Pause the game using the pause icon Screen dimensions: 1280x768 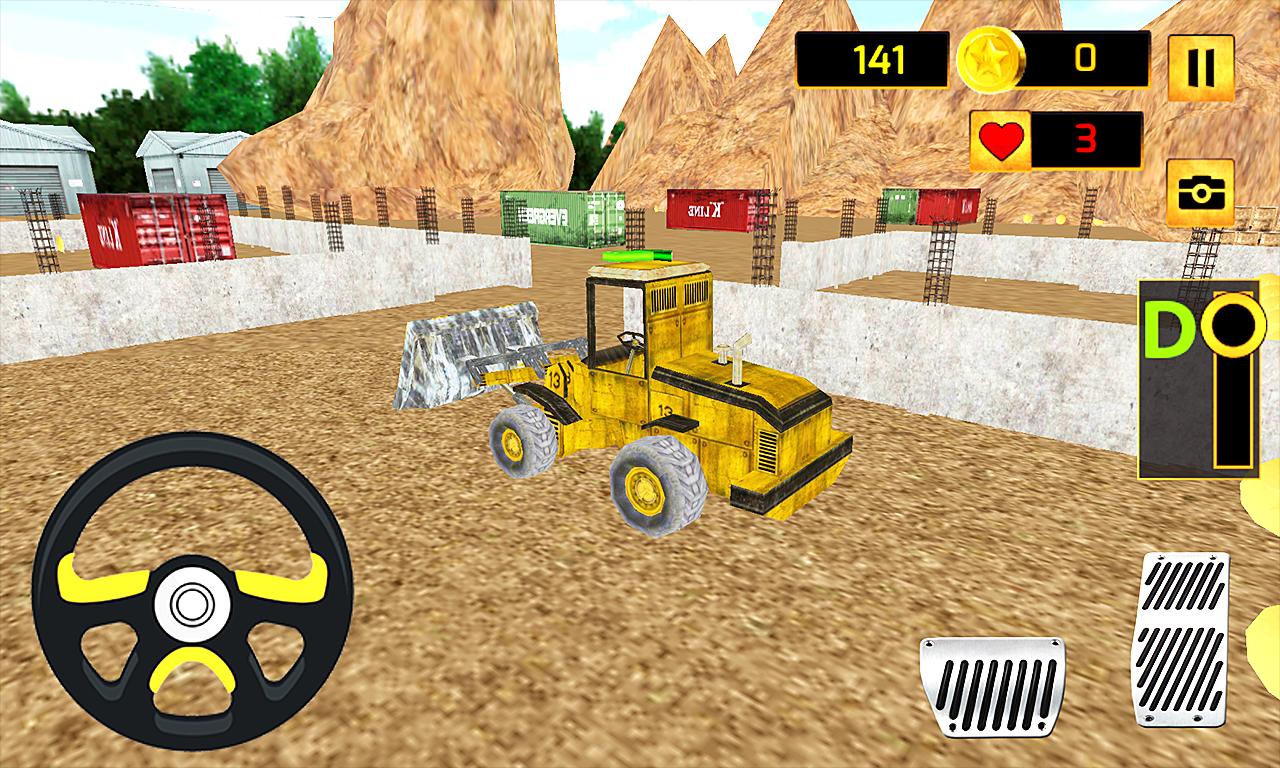click(1197, 65)
